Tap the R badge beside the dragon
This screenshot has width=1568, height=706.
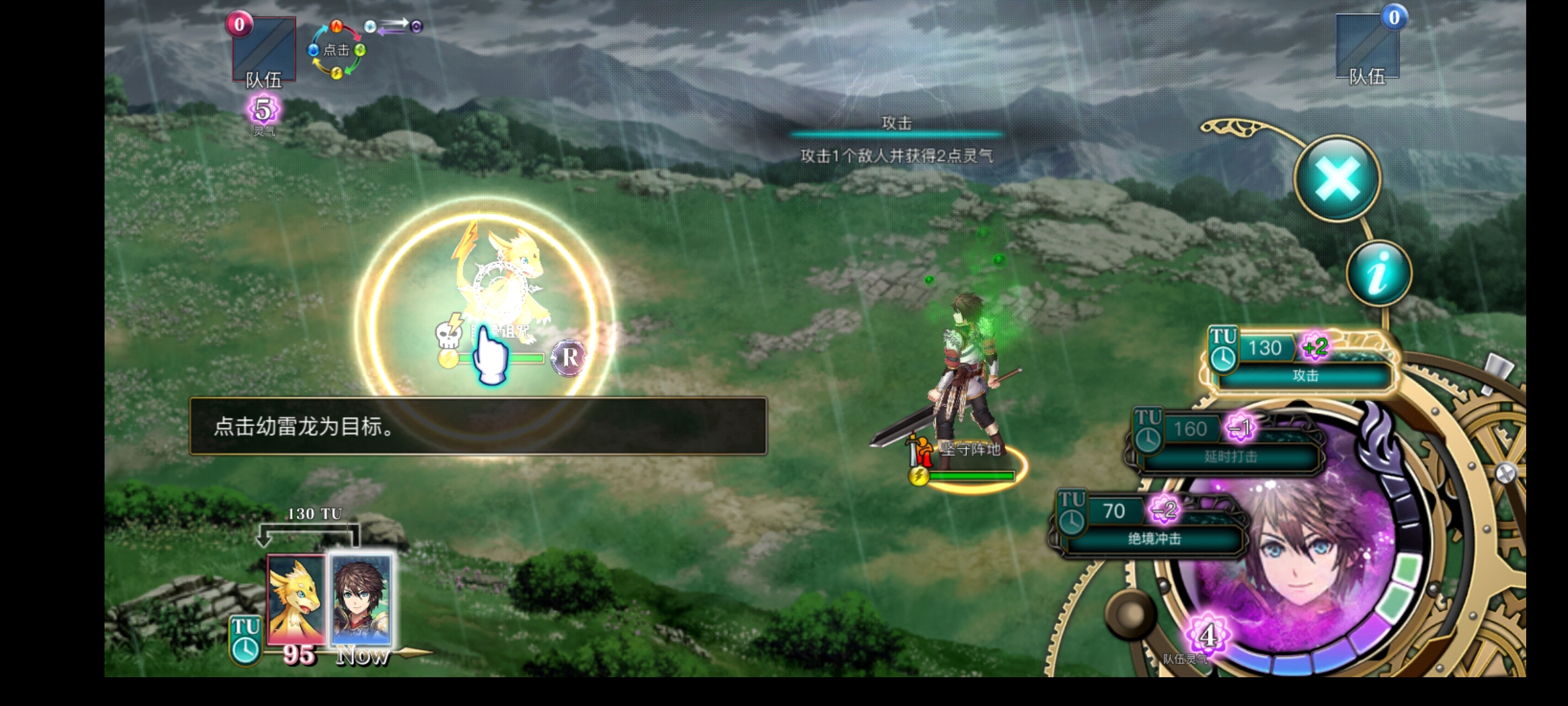569,358
